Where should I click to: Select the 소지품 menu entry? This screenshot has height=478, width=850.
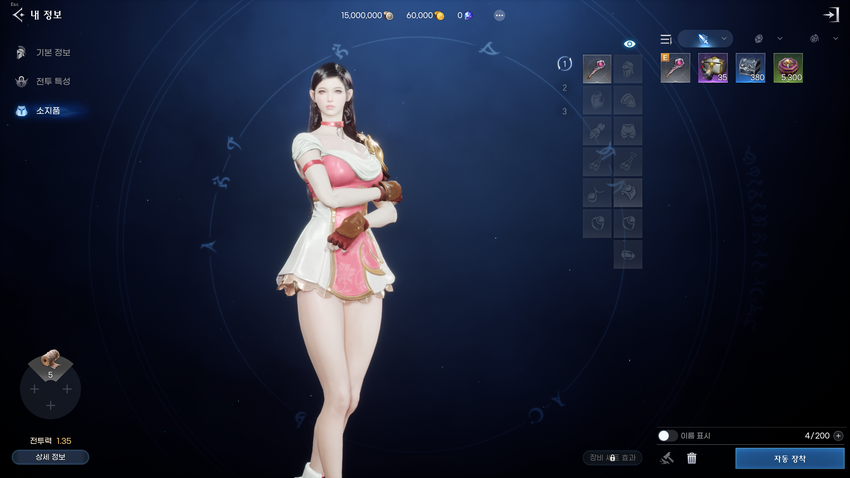(x=43, y=110)
